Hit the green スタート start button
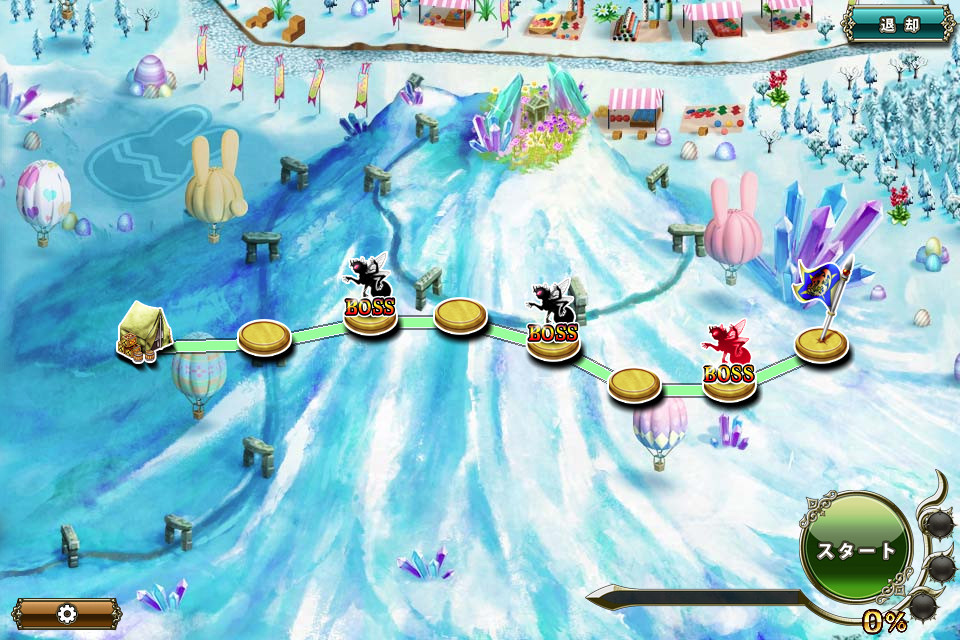960x640 pixels. coord(857,549)
